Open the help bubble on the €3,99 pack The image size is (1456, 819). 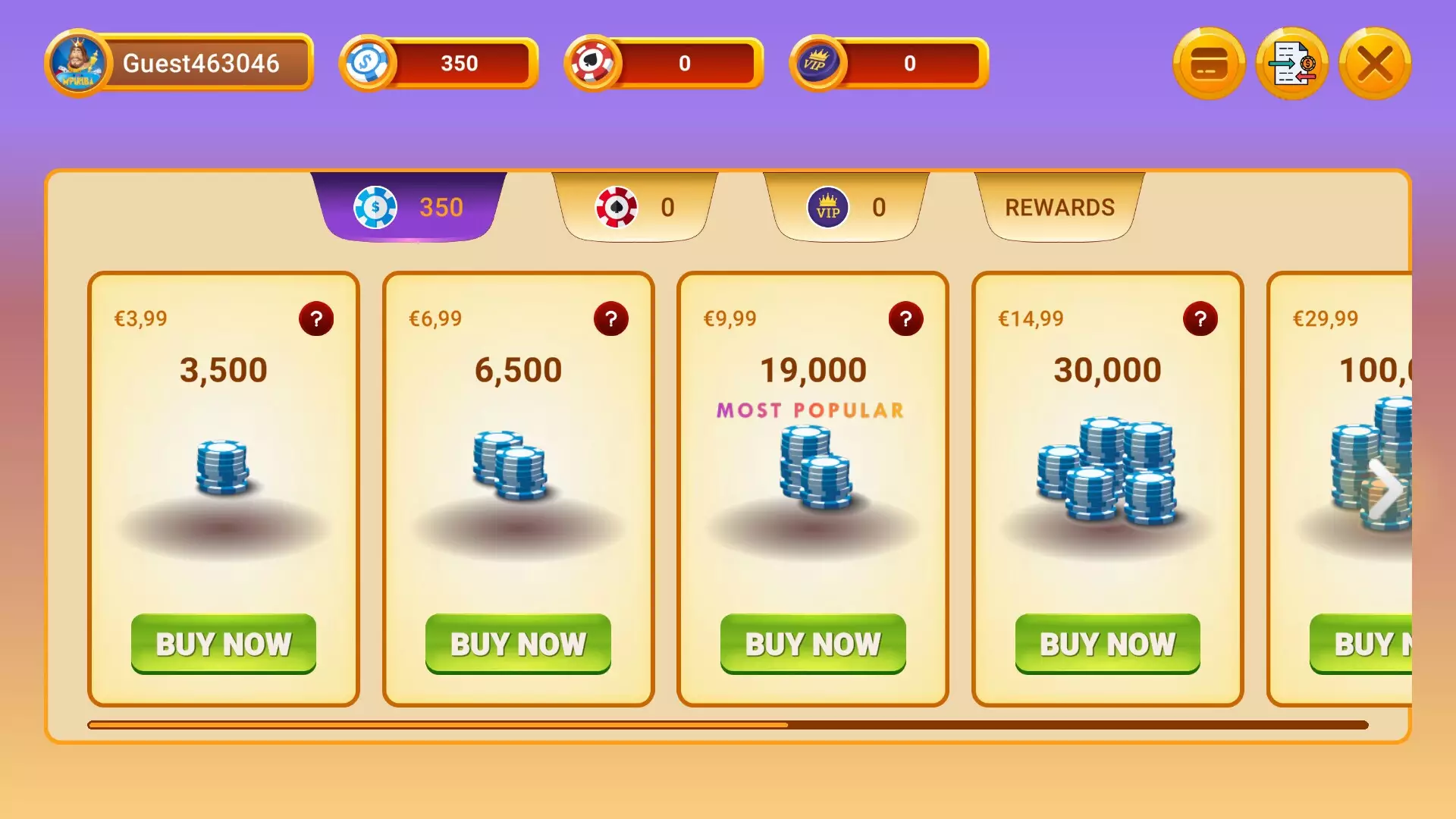click(x=316, y=319)
